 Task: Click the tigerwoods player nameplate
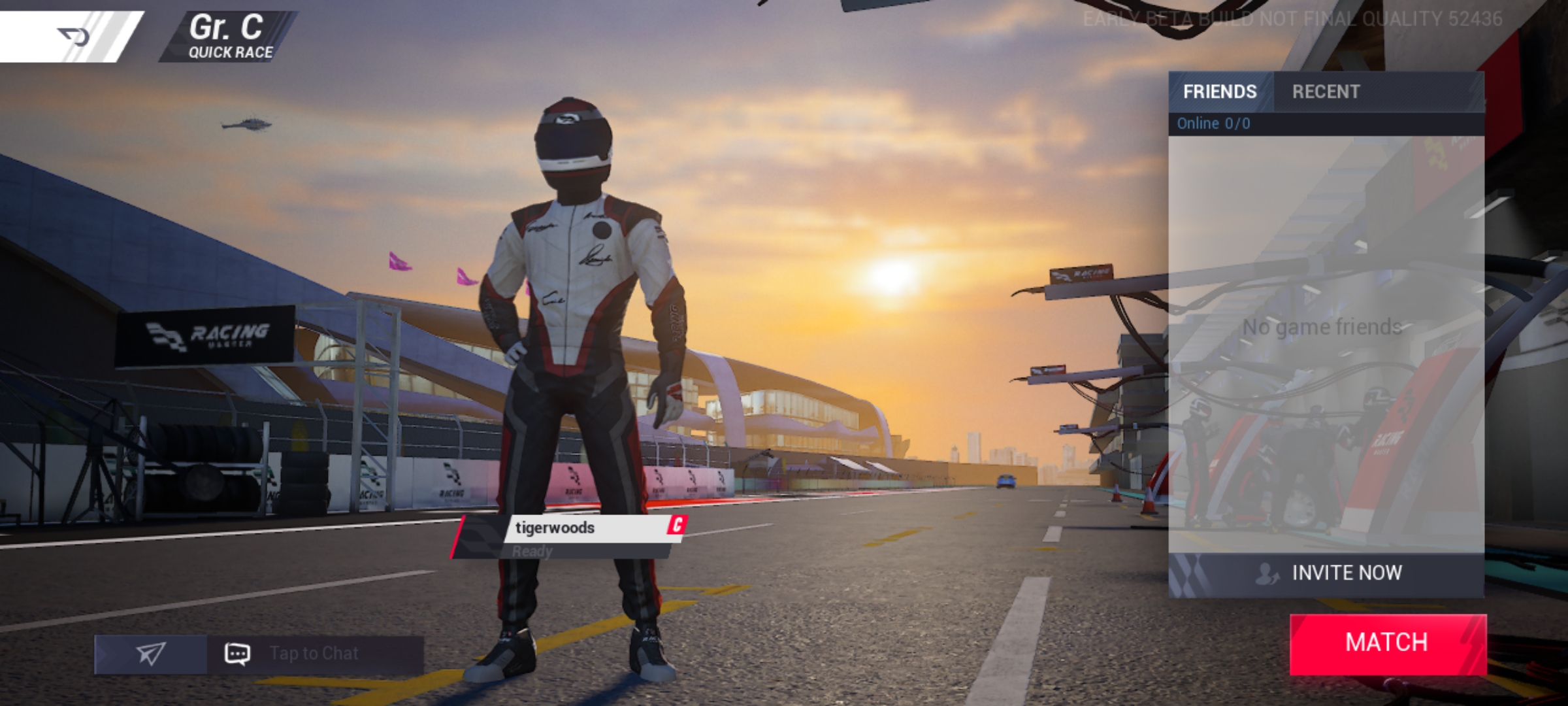click(x=568, y=528)
